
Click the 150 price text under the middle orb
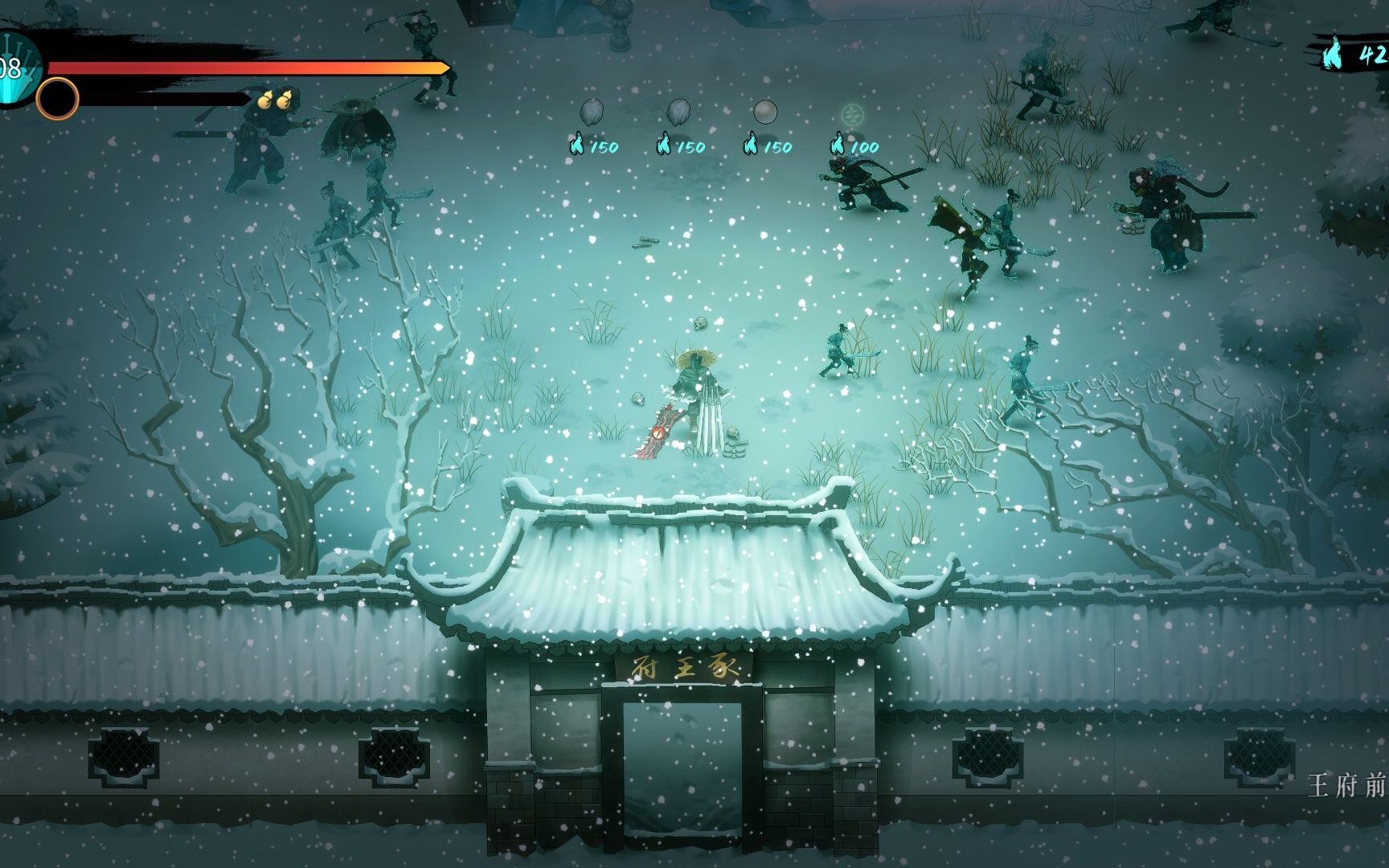click(x=691, y=146)
